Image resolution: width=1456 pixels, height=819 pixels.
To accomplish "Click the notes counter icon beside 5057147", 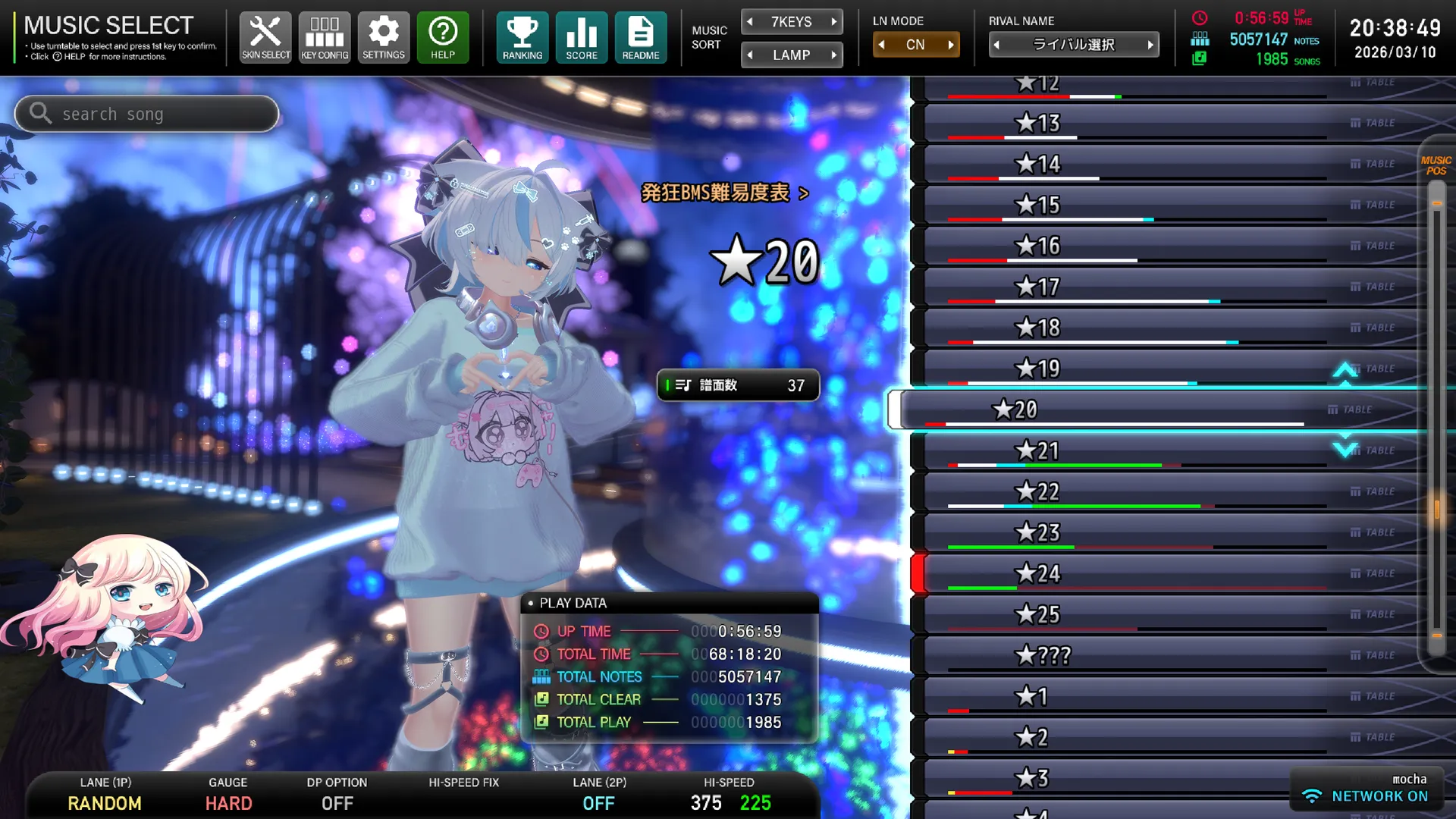I will [x=1200, y=39].
